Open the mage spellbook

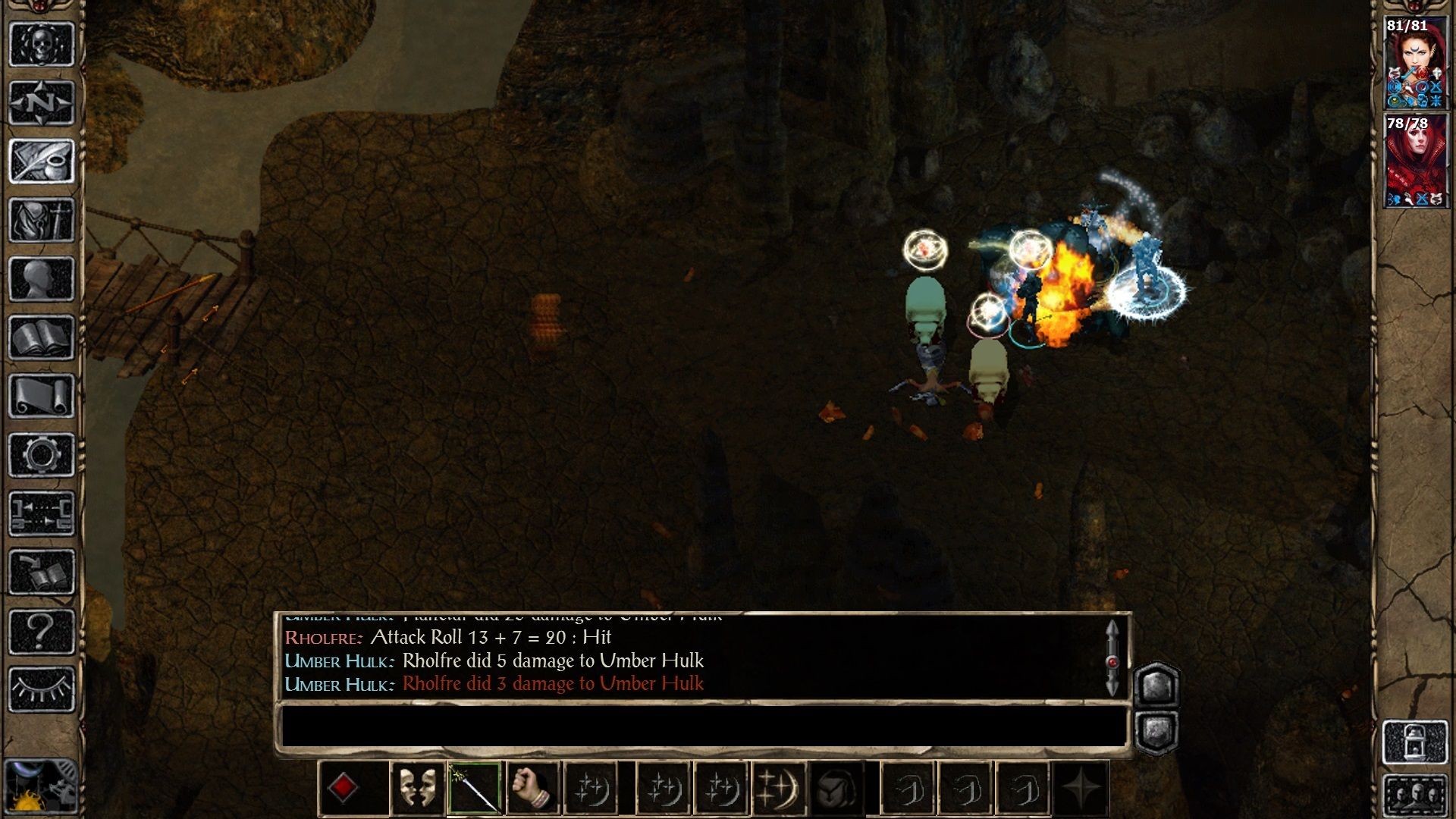[42, 337]
